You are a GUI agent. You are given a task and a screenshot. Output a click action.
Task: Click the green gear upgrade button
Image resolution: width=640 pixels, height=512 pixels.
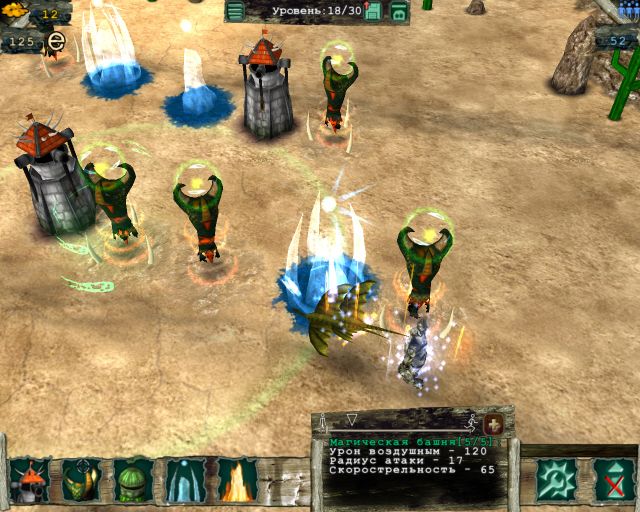(555, 480)
